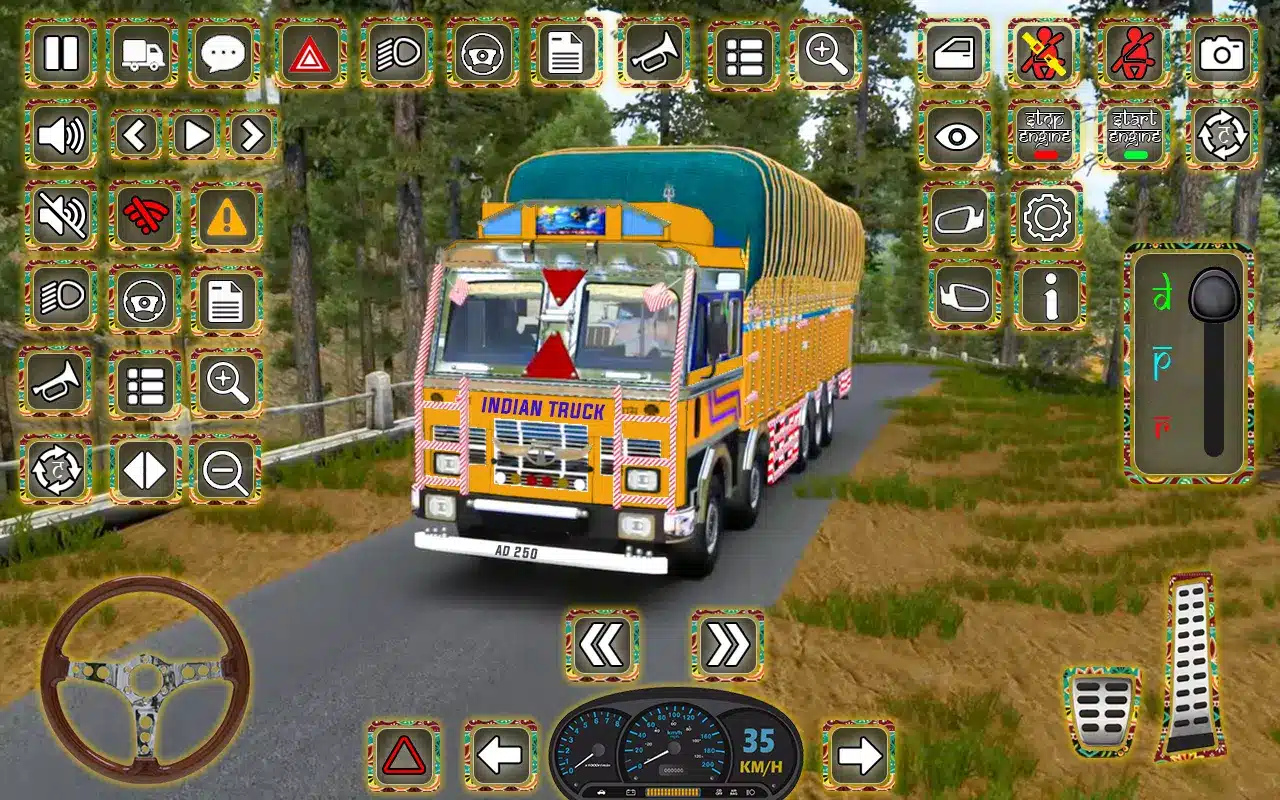Activate the Start Engine button

point(1134,134)
